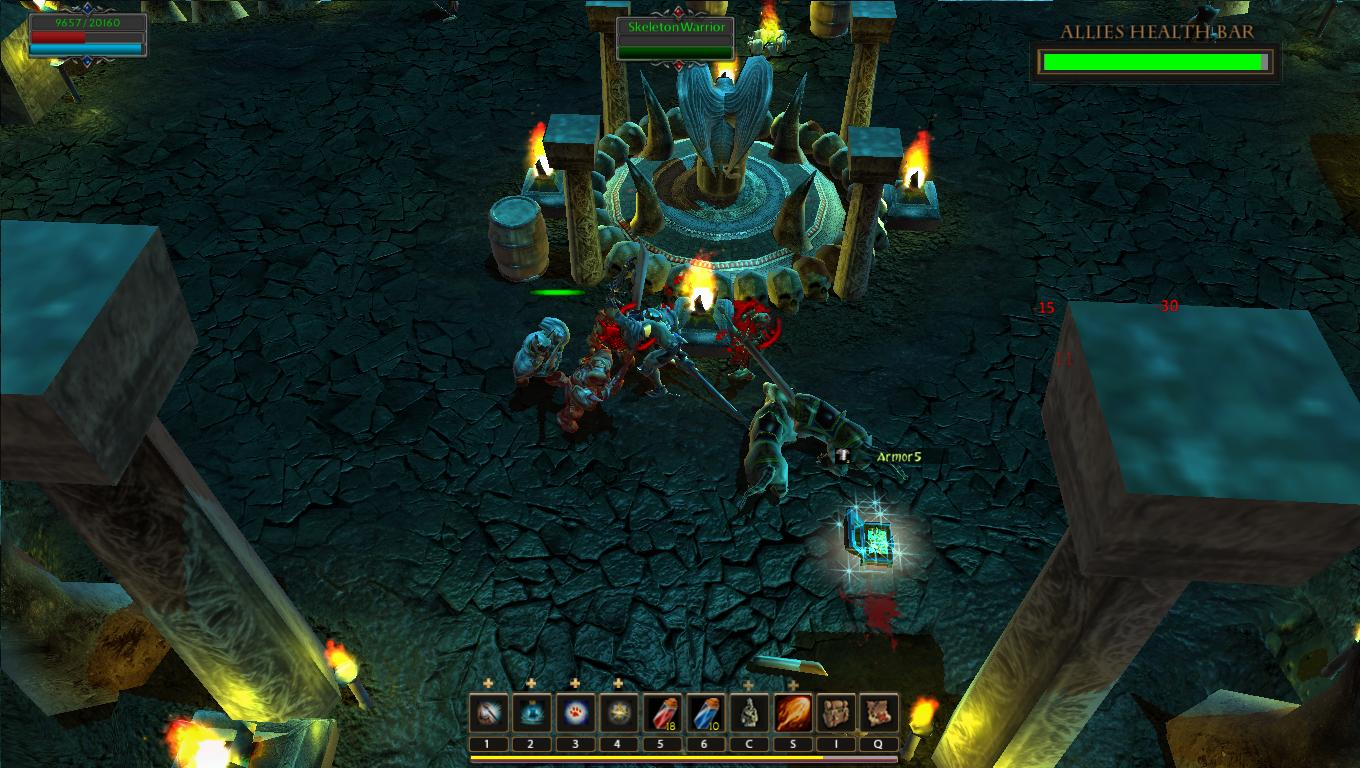
Task: Open the inventory bags bound to I
Action: click(834, 711)
